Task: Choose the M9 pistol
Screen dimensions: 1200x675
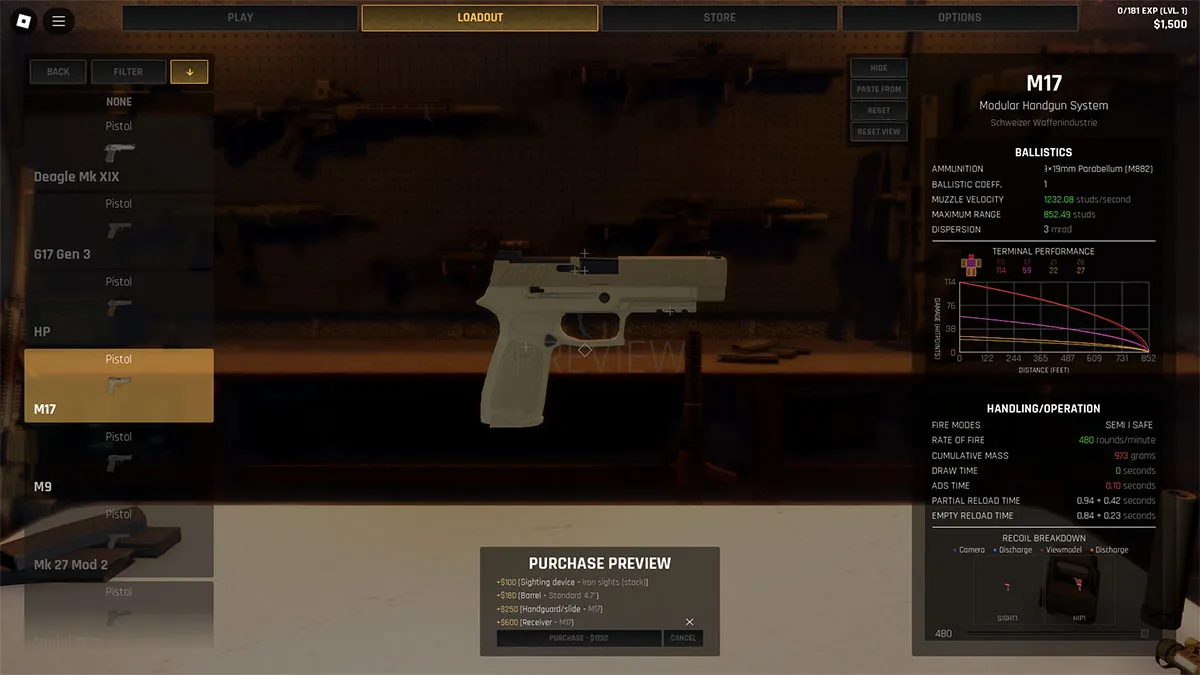Action: pyautogui.click(x=119, y=463)
